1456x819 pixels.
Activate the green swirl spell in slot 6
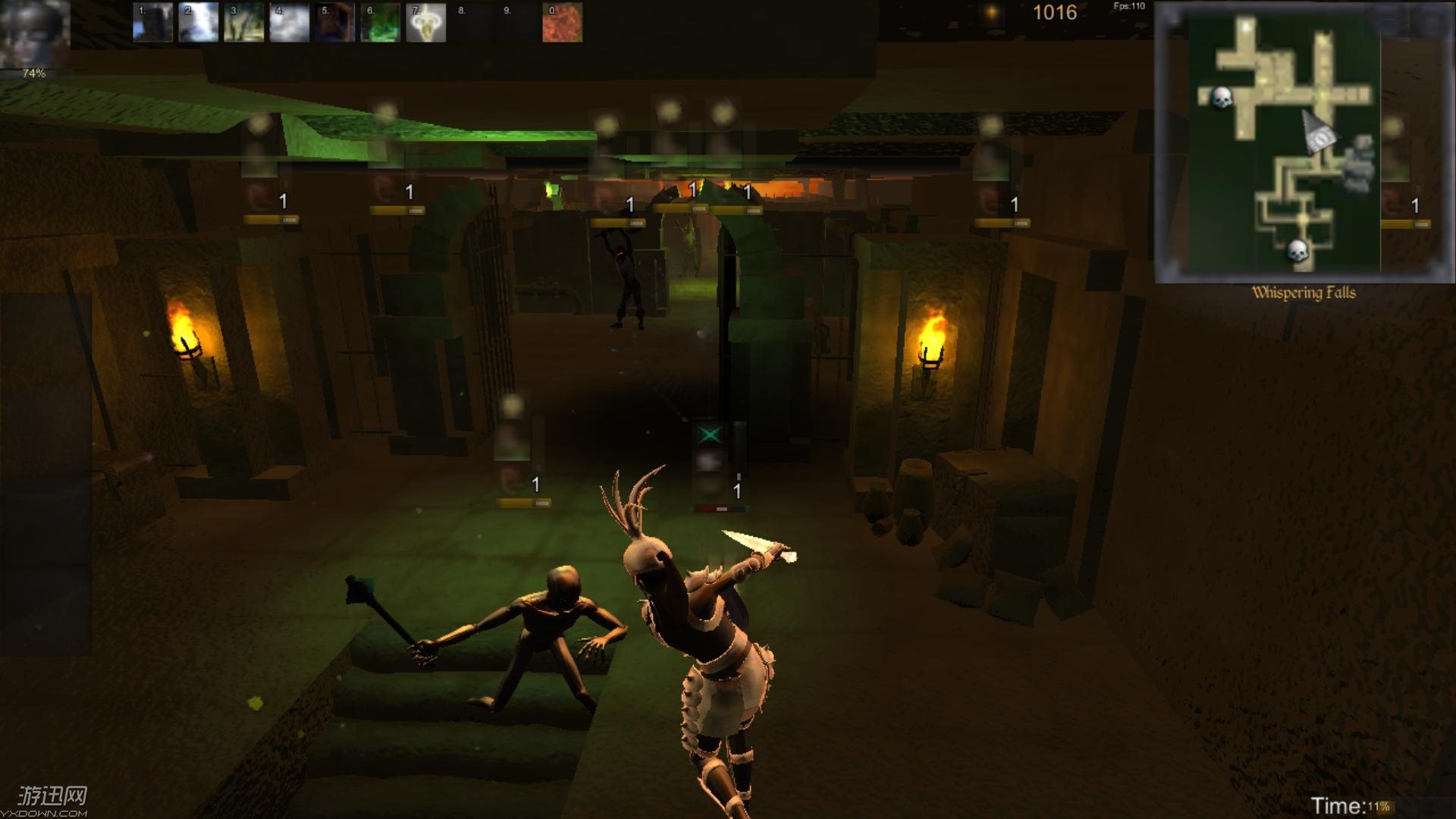coord(380,22)
